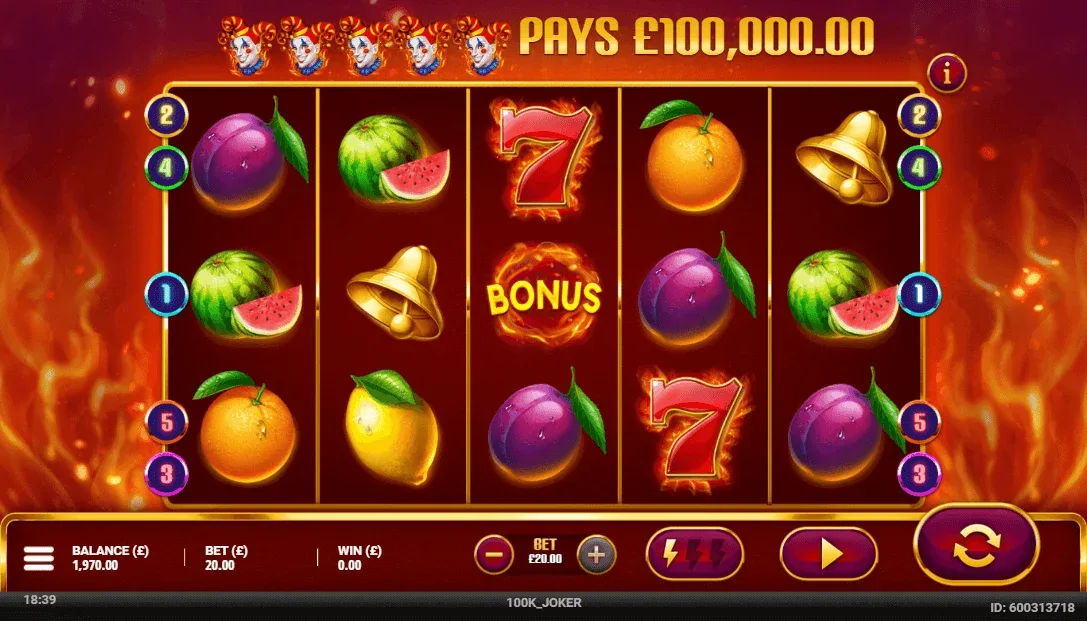Increase the bet with the plus button
This screenshot has height=621, width=1087.
[596, 554]
